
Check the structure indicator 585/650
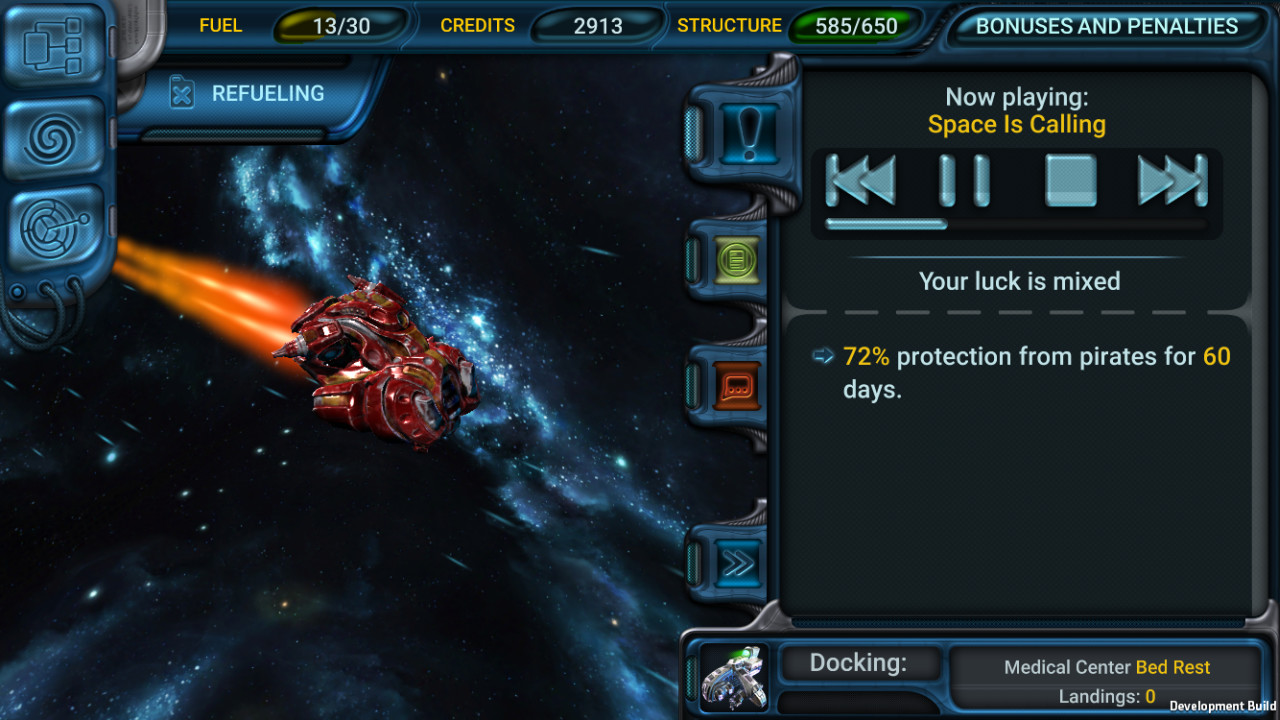[862, 25]
